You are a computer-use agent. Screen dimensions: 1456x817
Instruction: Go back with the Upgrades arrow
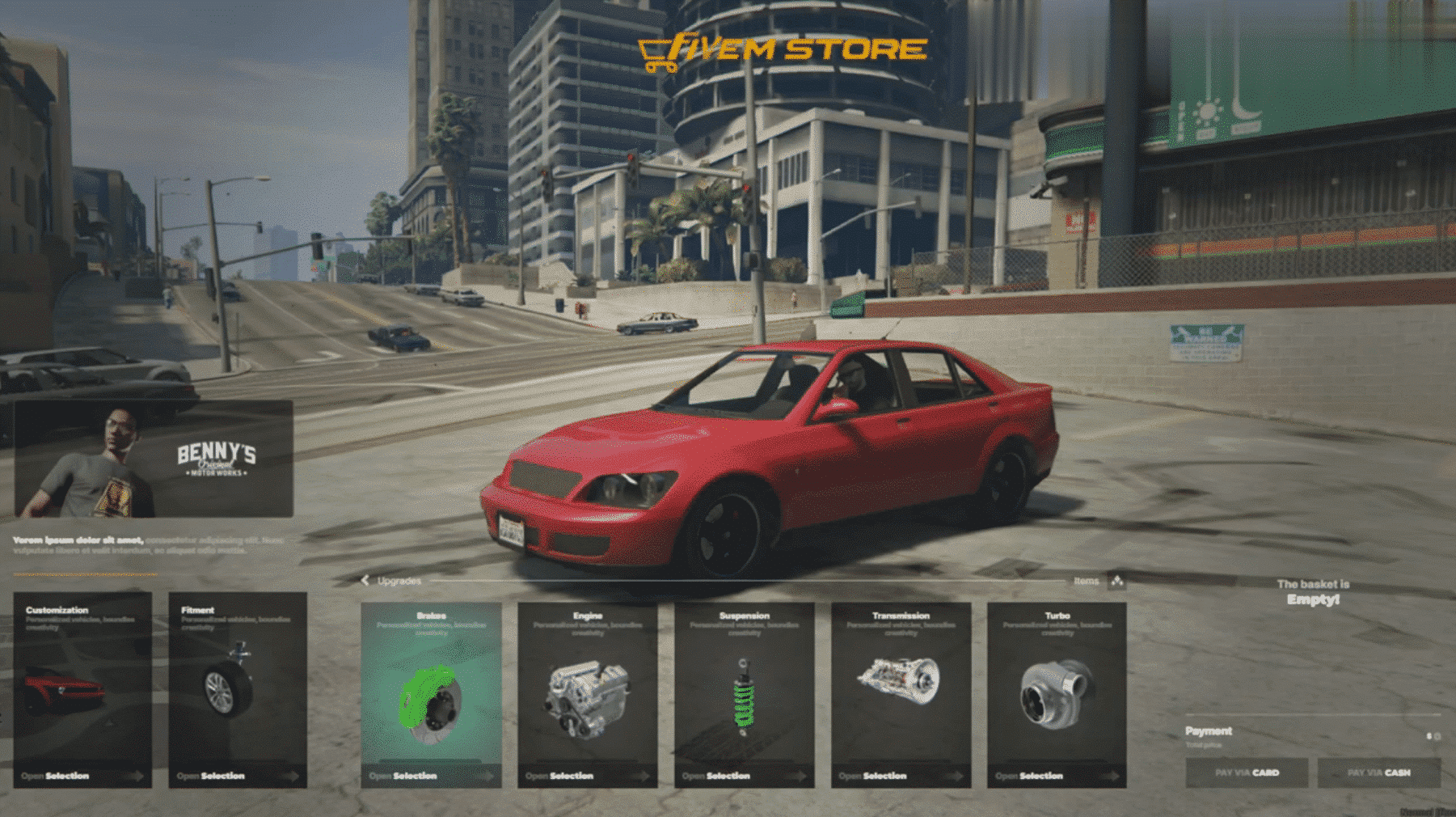(x=365, y=581)
